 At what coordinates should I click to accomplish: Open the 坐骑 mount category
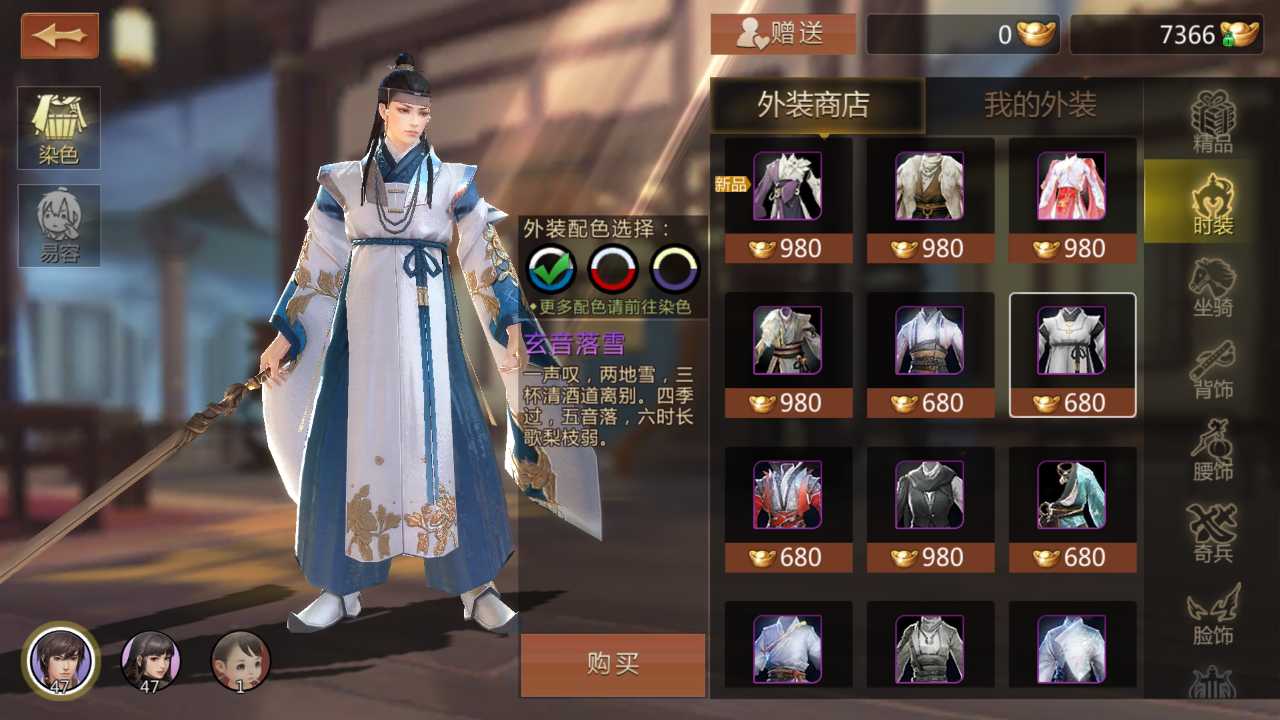[1212, 287]
